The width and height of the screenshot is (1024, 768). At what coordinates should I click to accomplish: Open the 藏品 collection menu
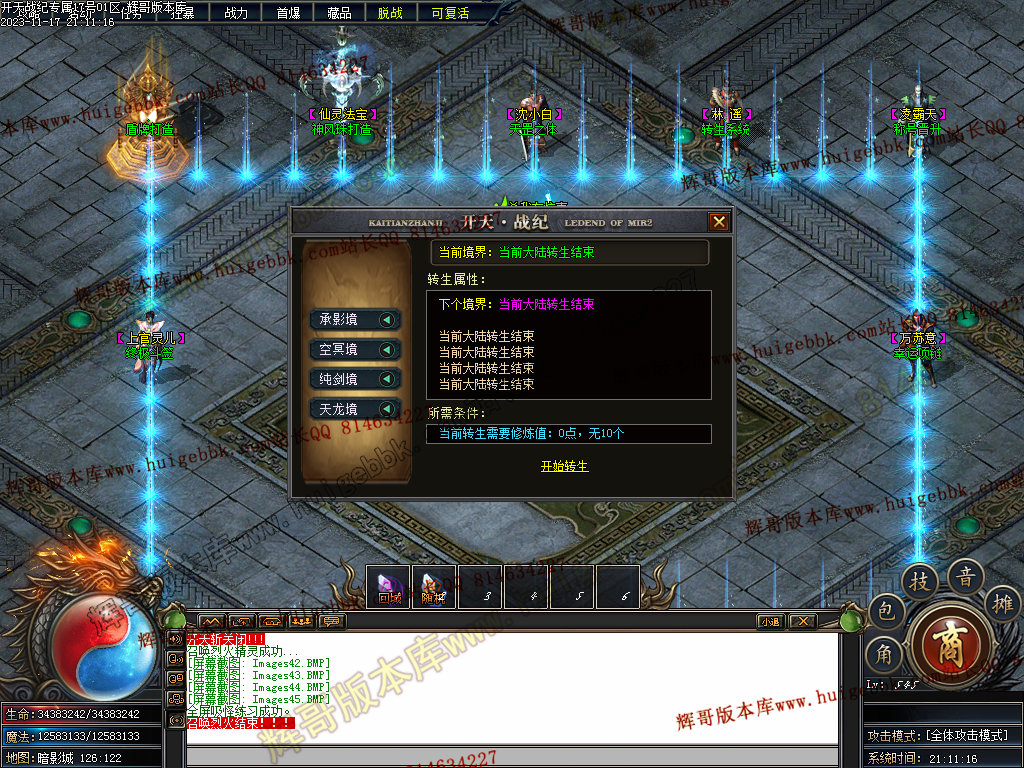click(x=339, y=13)
